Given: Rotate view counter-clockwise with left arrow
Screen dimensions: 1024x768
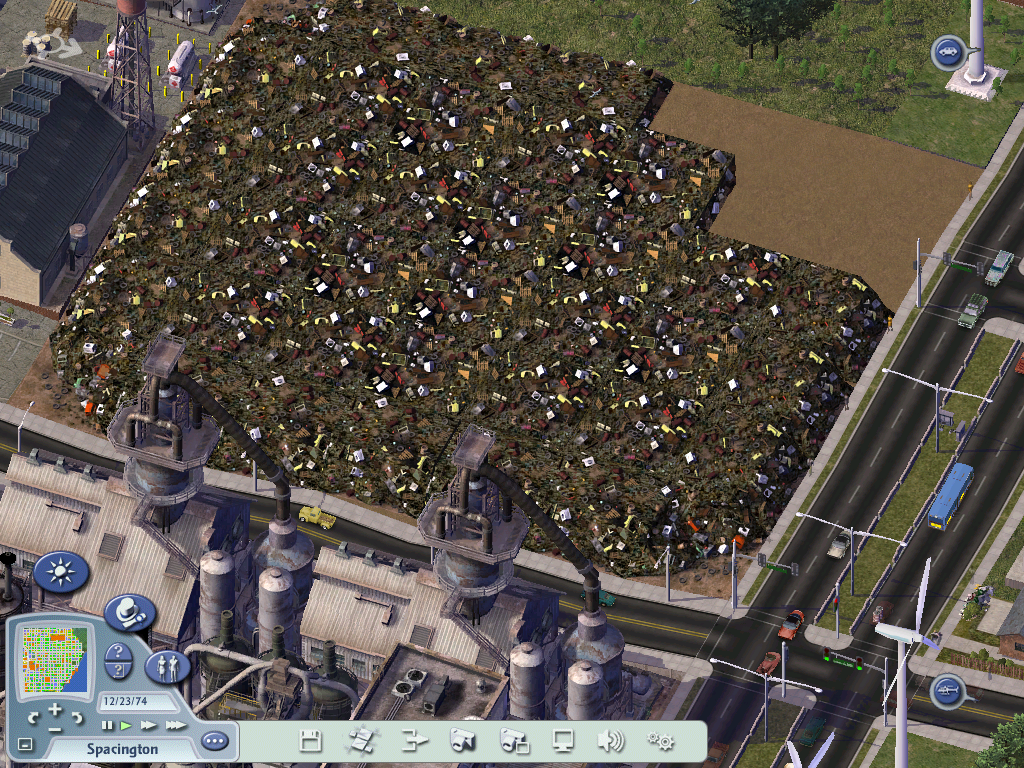Looking at the screenshot, I should pyautogui.click(x=34, y=718).
